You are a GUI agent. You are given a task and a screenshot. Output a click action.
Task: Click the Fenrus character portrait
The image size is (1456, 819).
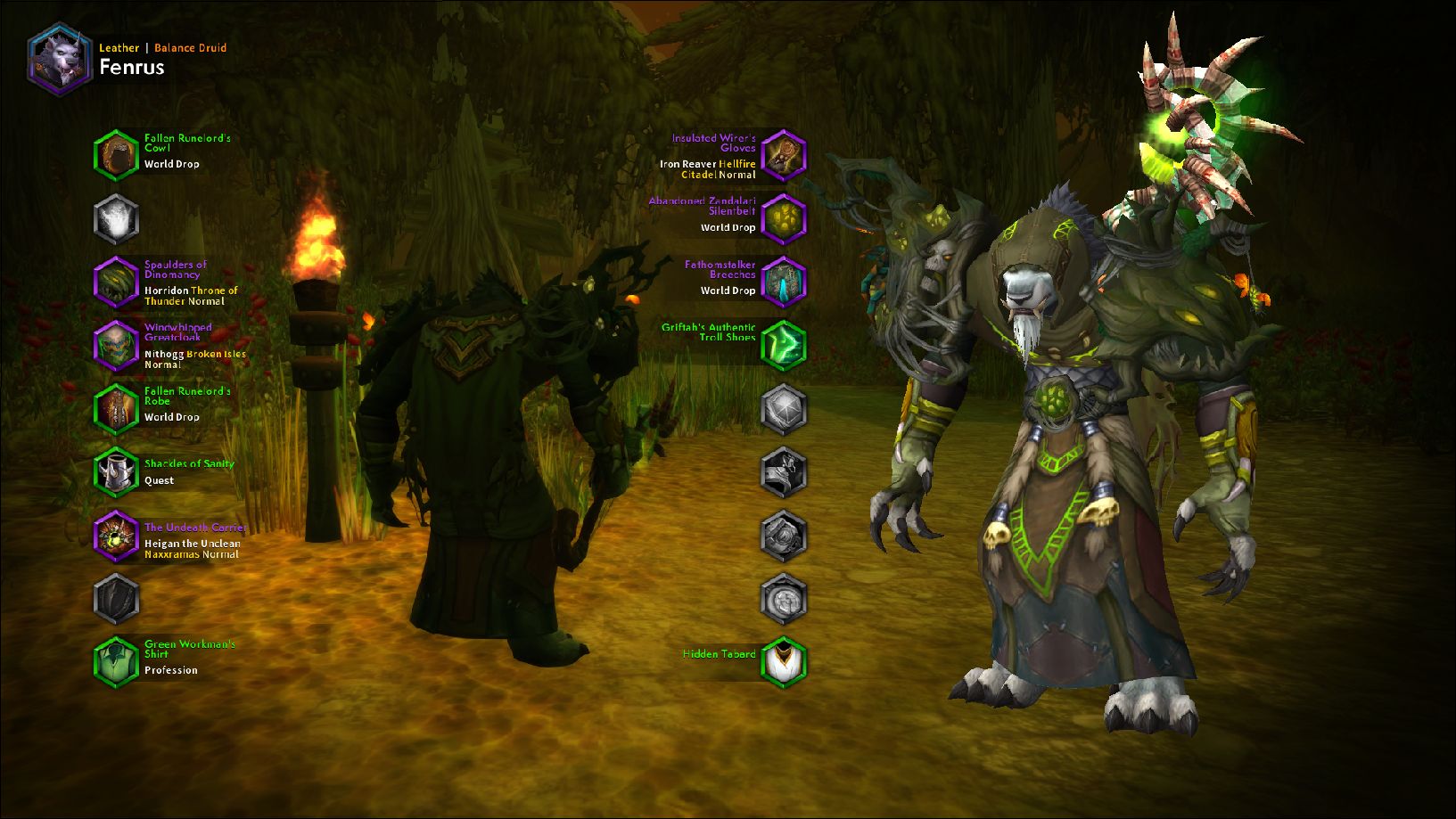click(x=59, y=59)
